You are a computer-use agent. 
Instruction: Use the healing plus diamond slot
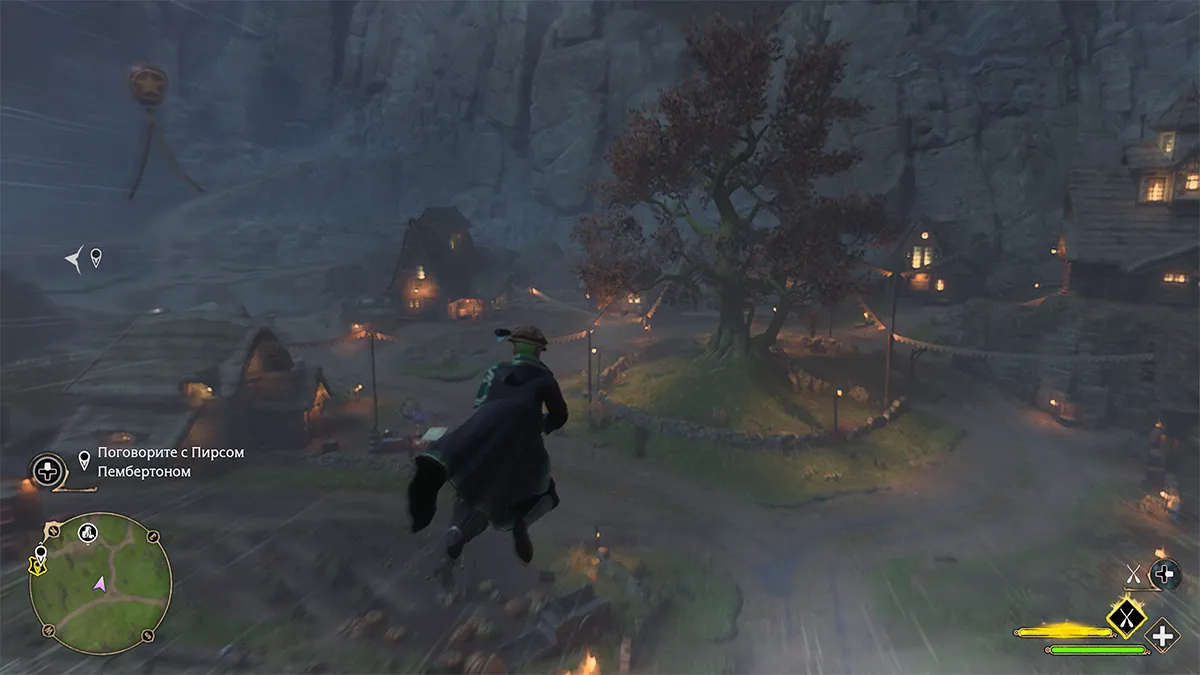point(1163,635)
